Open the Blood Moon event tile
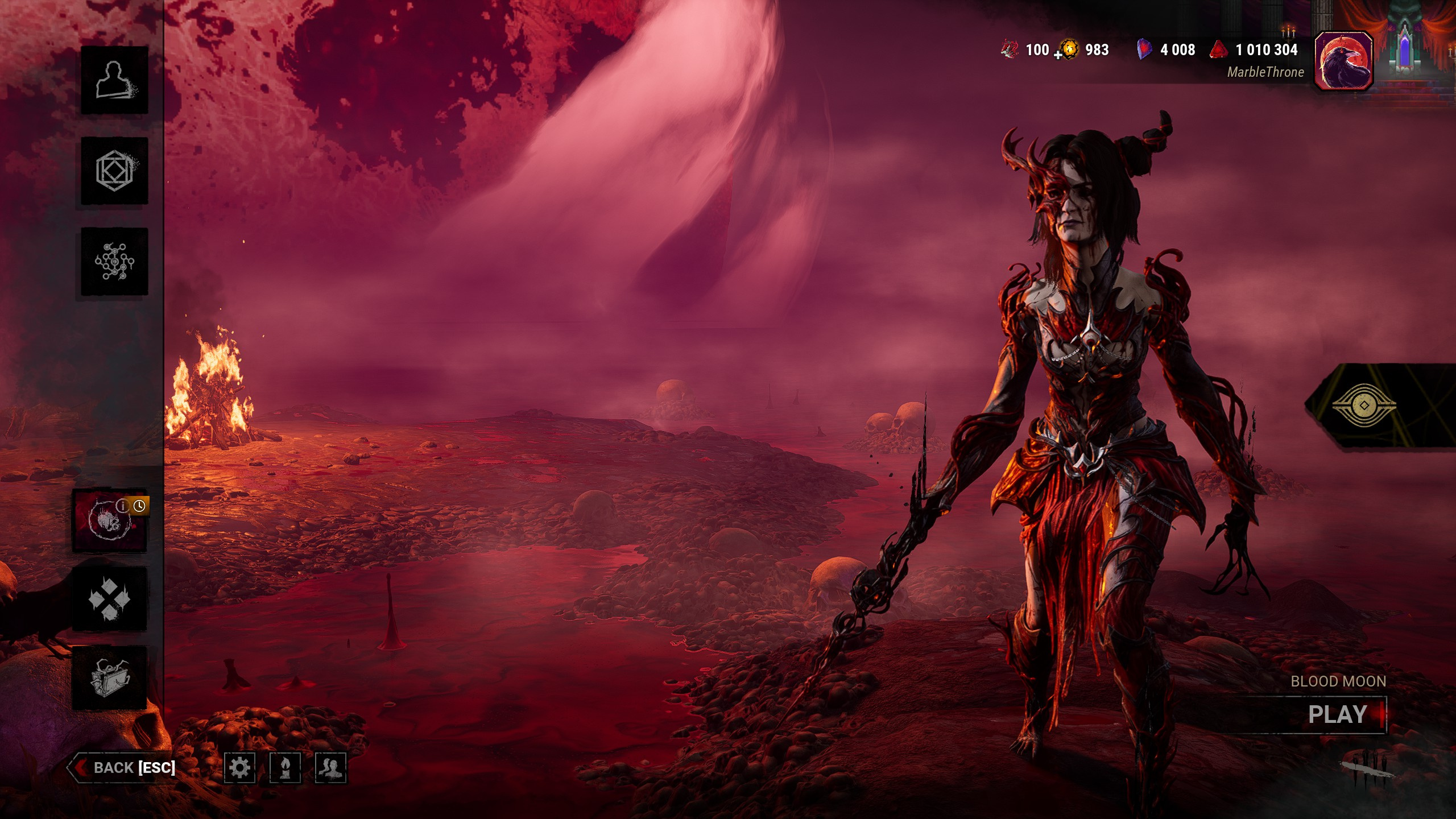 109,520
